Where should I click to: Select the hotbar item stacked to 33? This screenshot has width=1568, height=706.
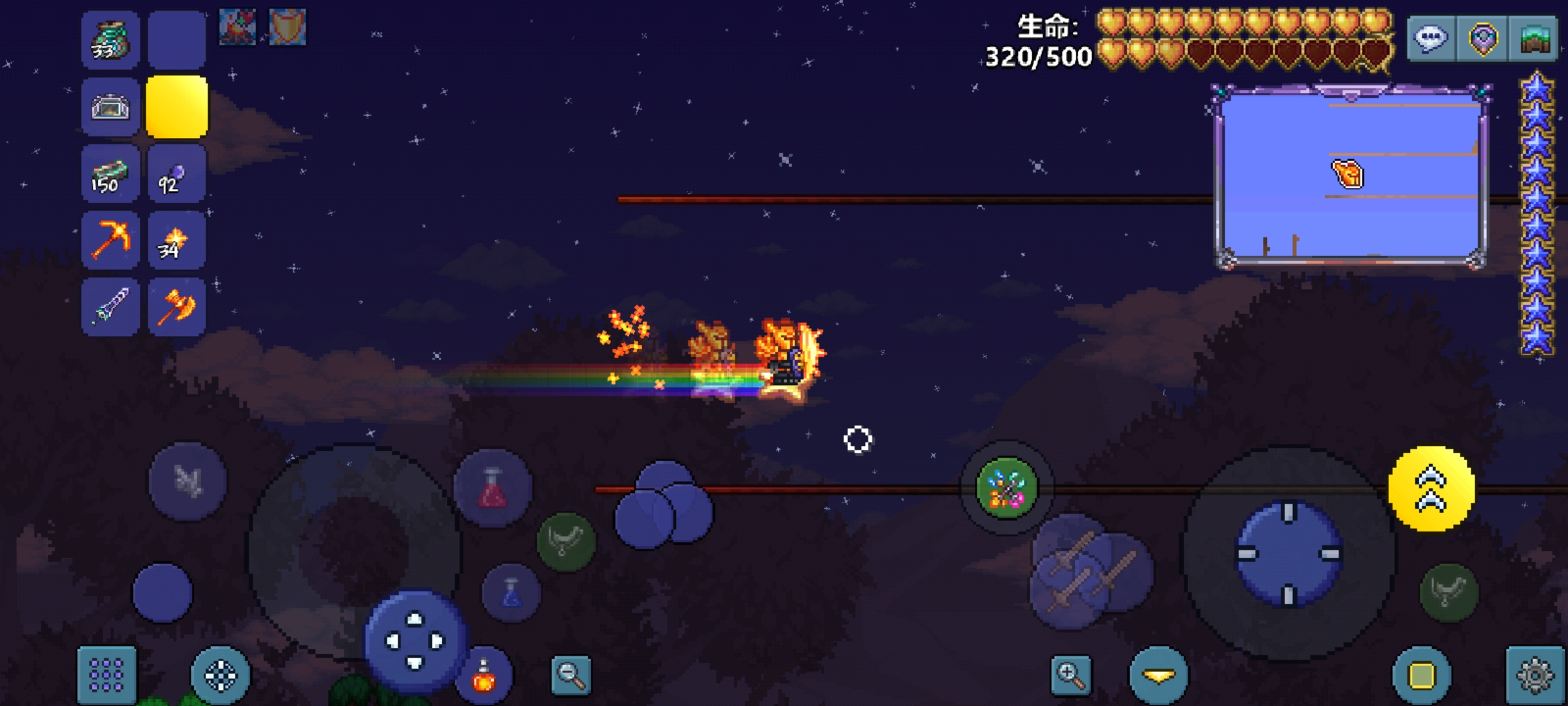(x=110, y=41)
